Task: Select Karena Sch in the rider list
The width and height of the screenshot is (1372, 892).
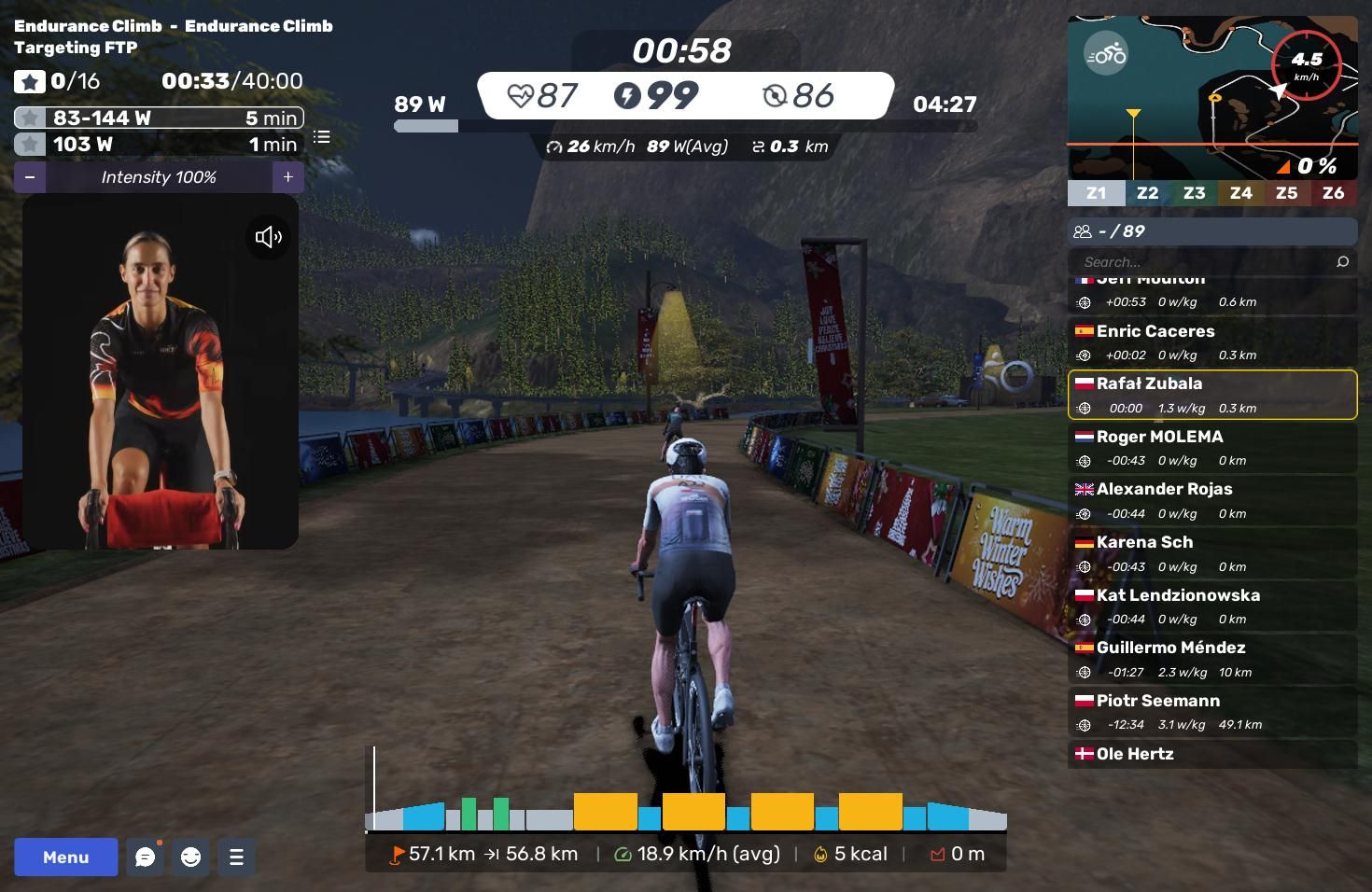Action: [1211, 553]
